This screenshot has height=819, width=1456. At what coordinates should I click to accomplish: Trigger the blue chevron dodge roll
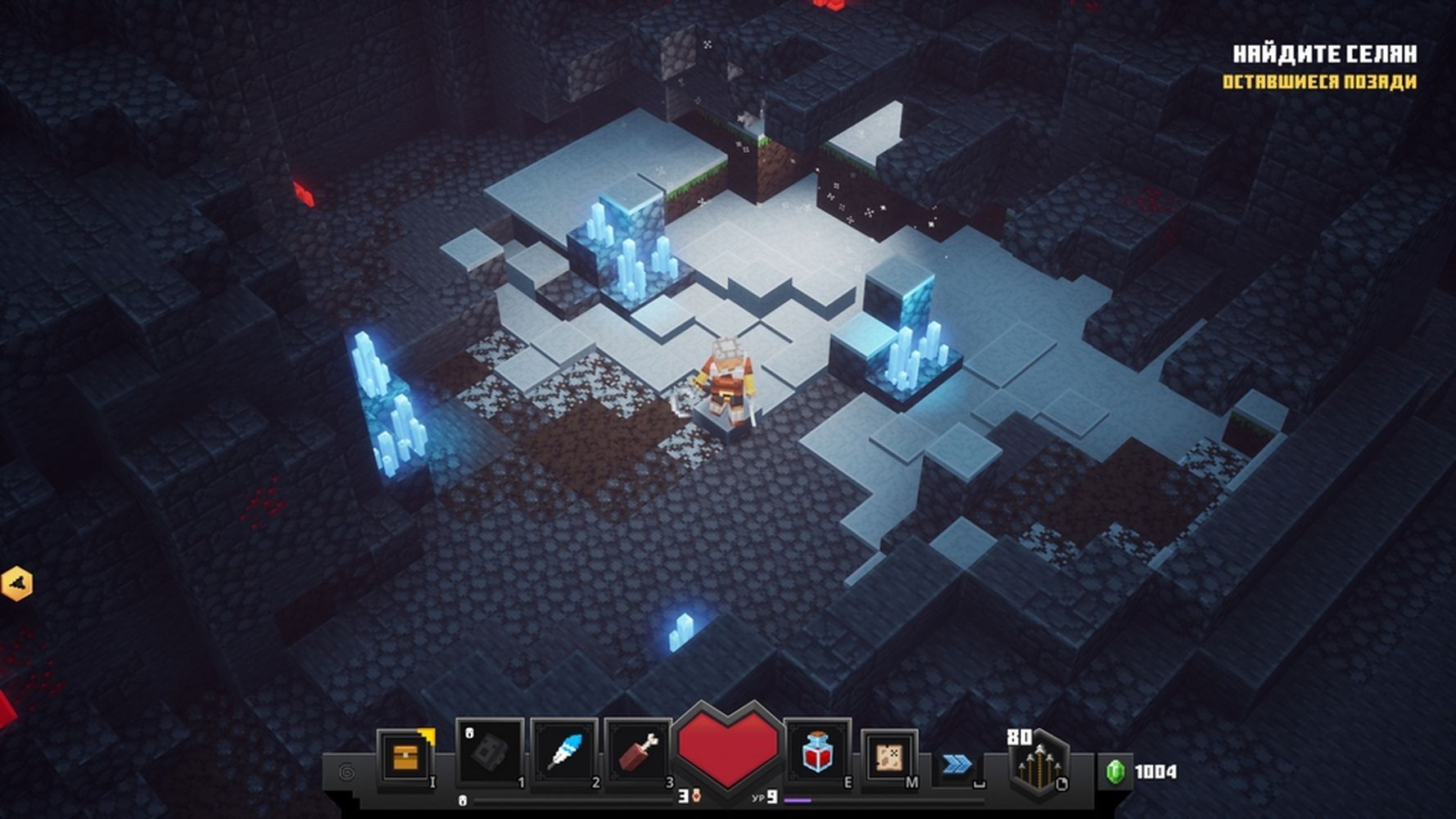coord(956,765)
